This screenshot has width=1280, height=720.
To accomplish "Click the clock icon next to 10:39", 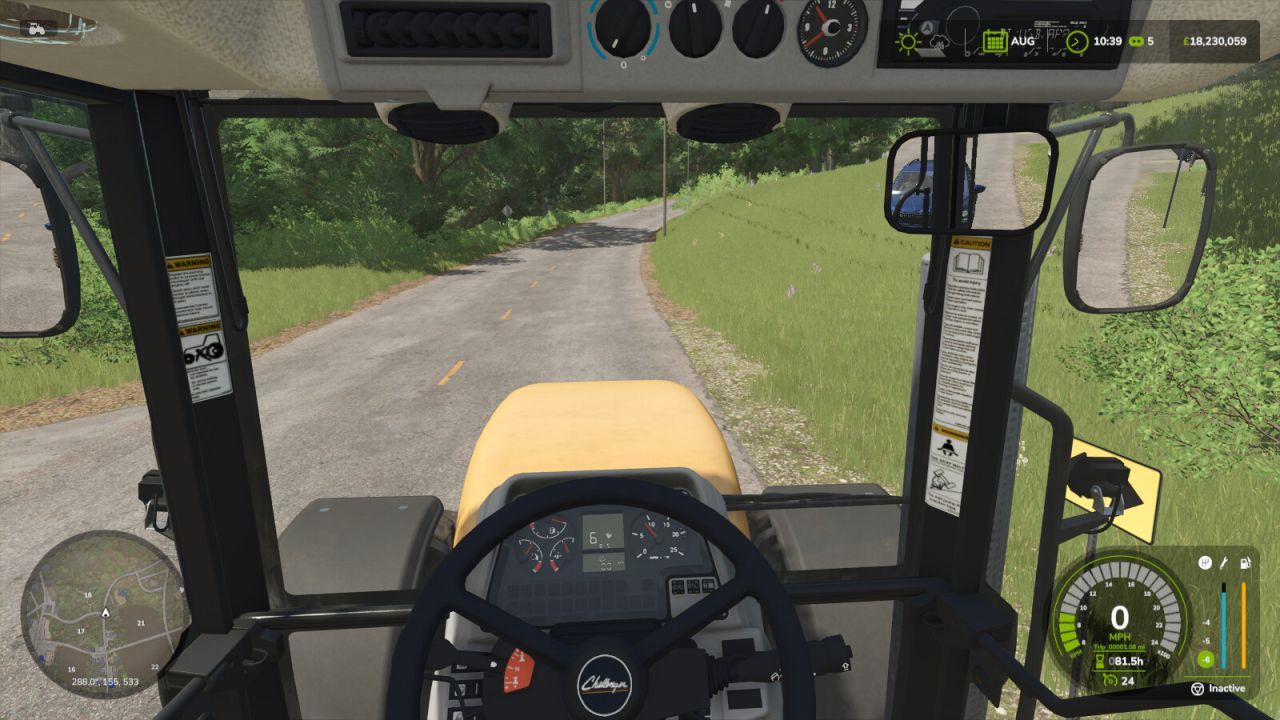I will coord(1078,39).
